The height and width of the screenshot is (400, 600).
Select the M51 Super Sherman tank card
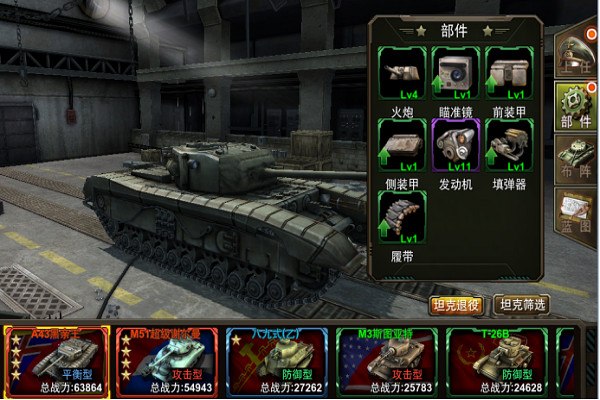tap(166, 362)
